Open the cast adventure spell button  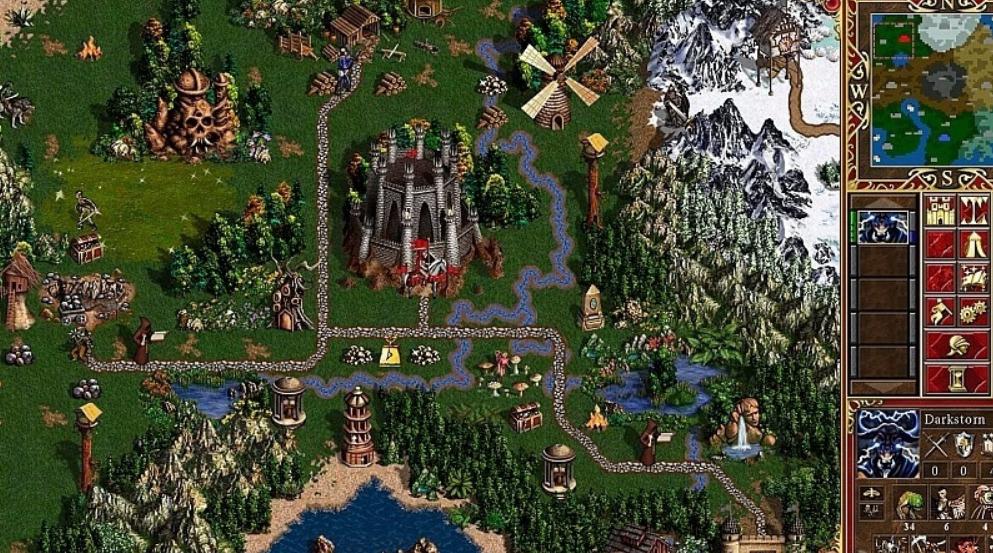(x=974, y=278)
